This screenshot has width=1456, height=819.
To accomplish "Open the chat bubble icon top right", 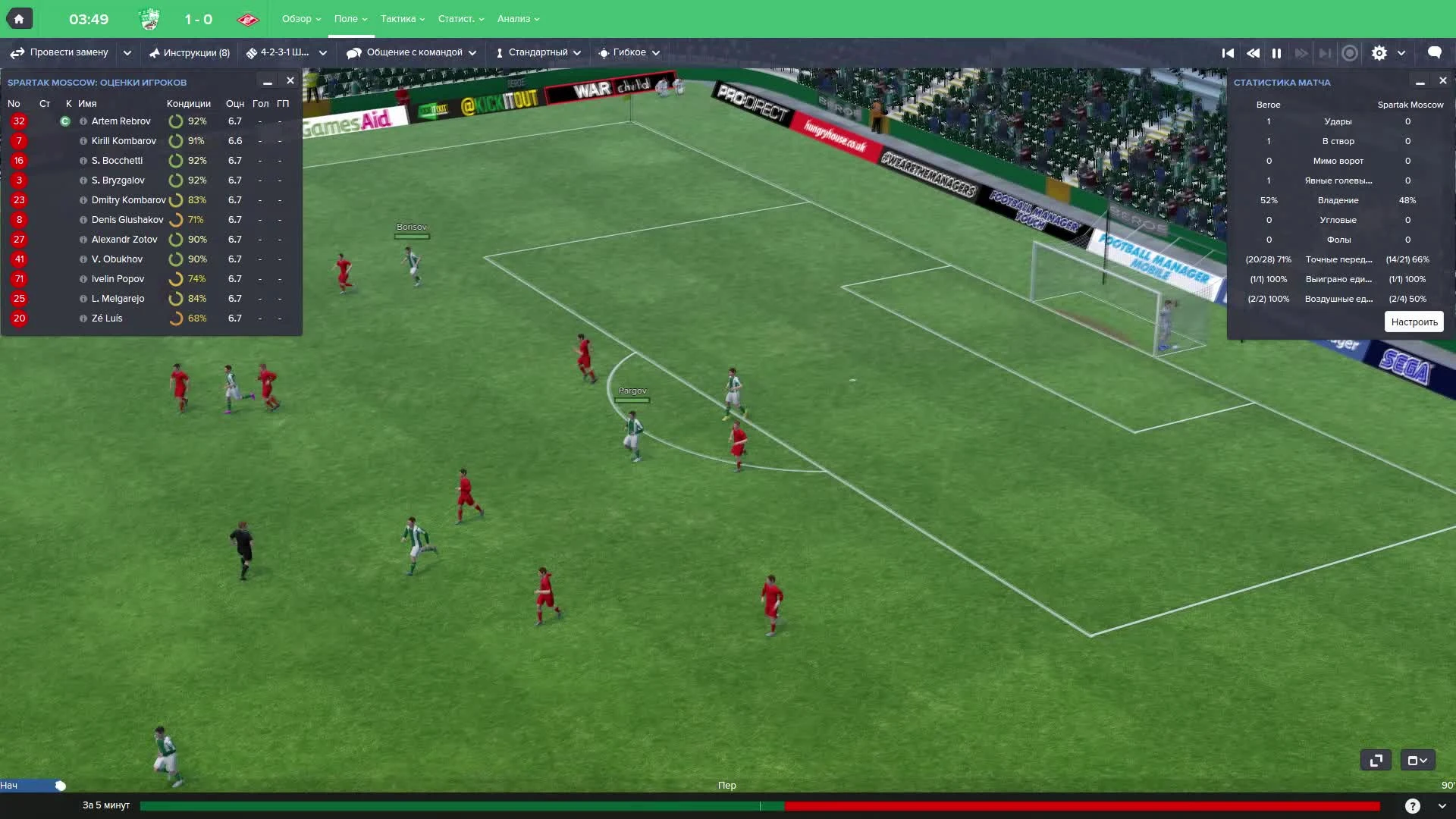I will (1434, 52).
